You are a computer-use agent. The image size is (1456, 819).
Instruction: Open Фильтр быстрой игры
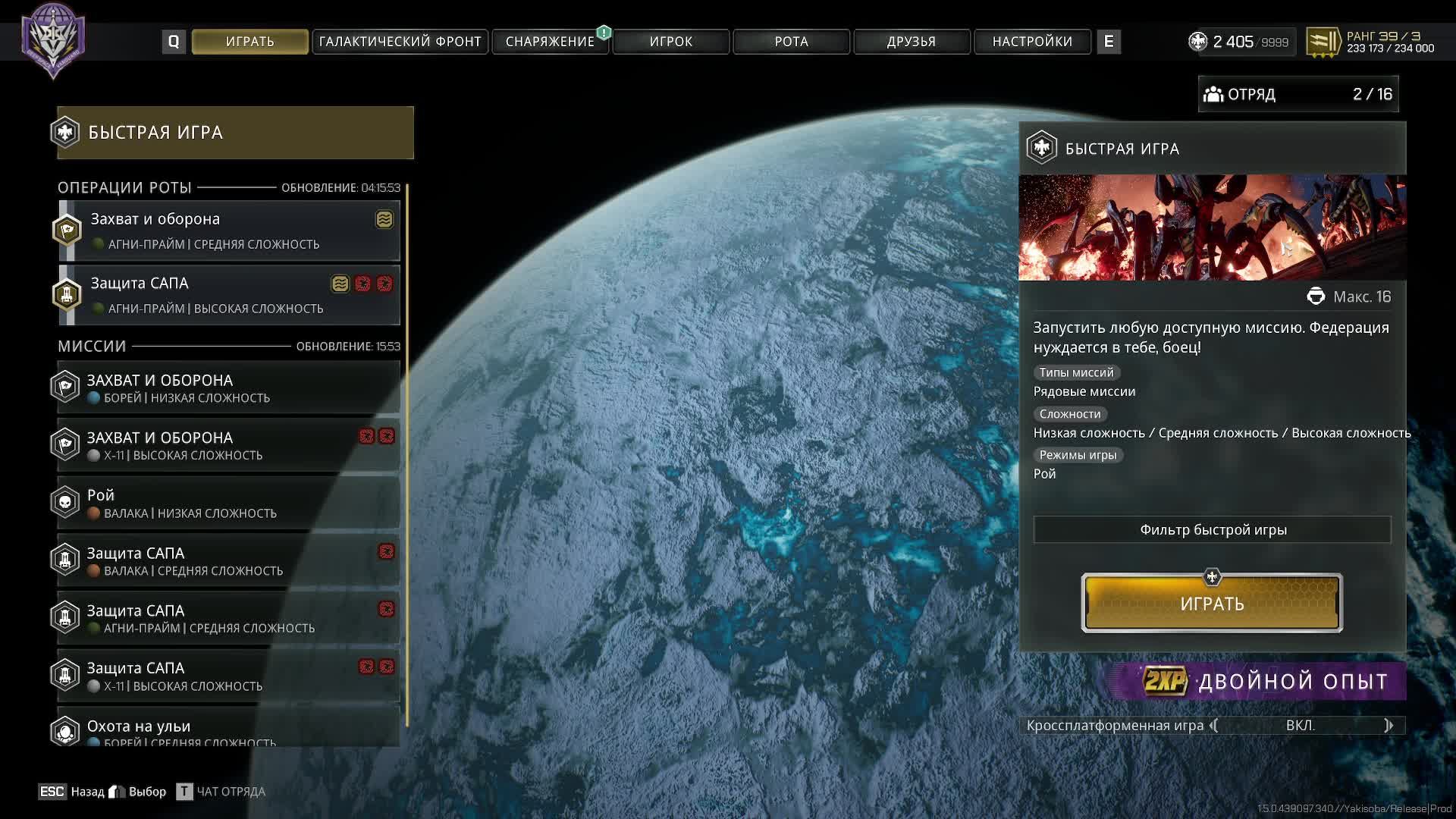point(1212,529)
